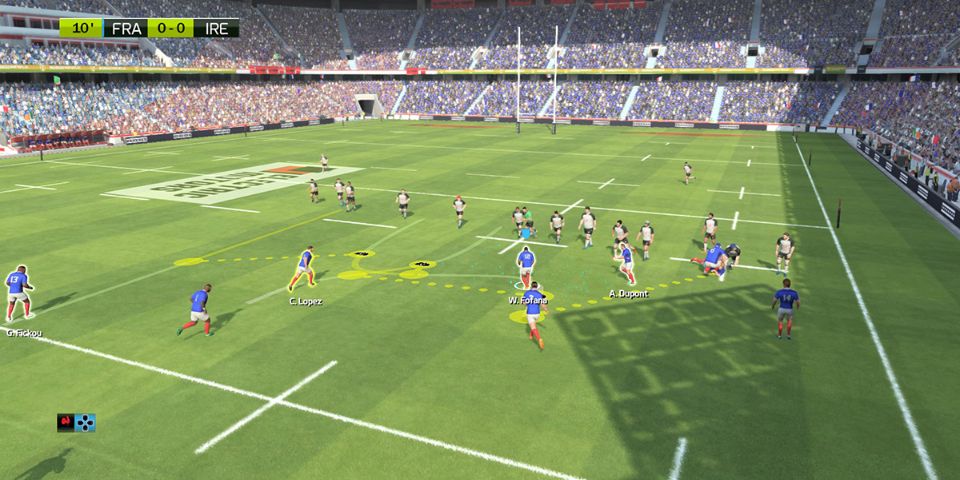Click the red France rooster emblem icon
960x480 pixels.
tap(66, 422)
